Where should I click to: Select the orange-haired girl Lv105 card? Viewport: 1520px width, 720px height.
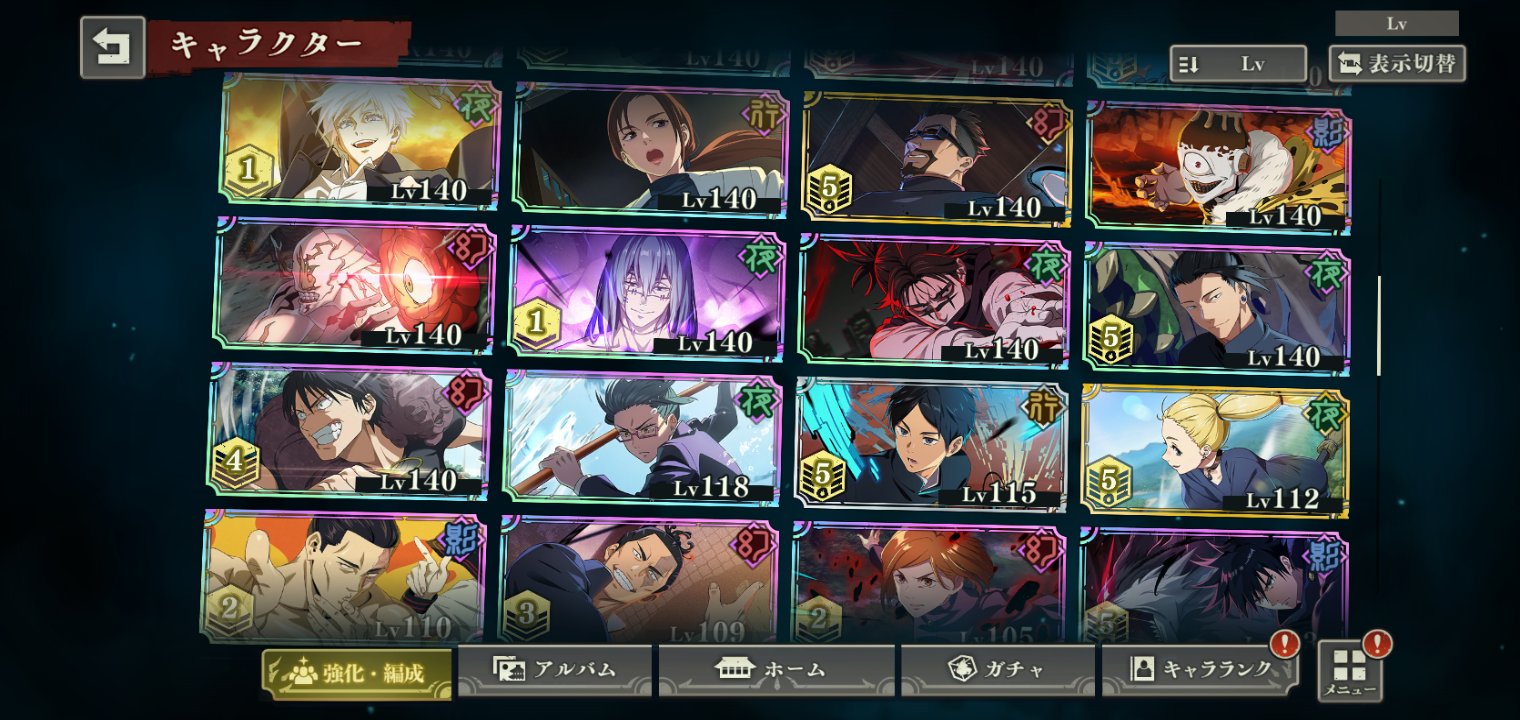(929, 584)
